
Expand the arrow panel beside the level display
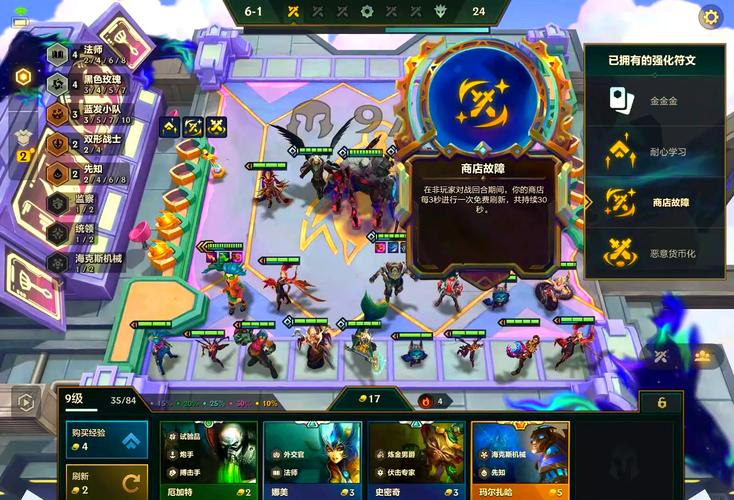[26, 403]
